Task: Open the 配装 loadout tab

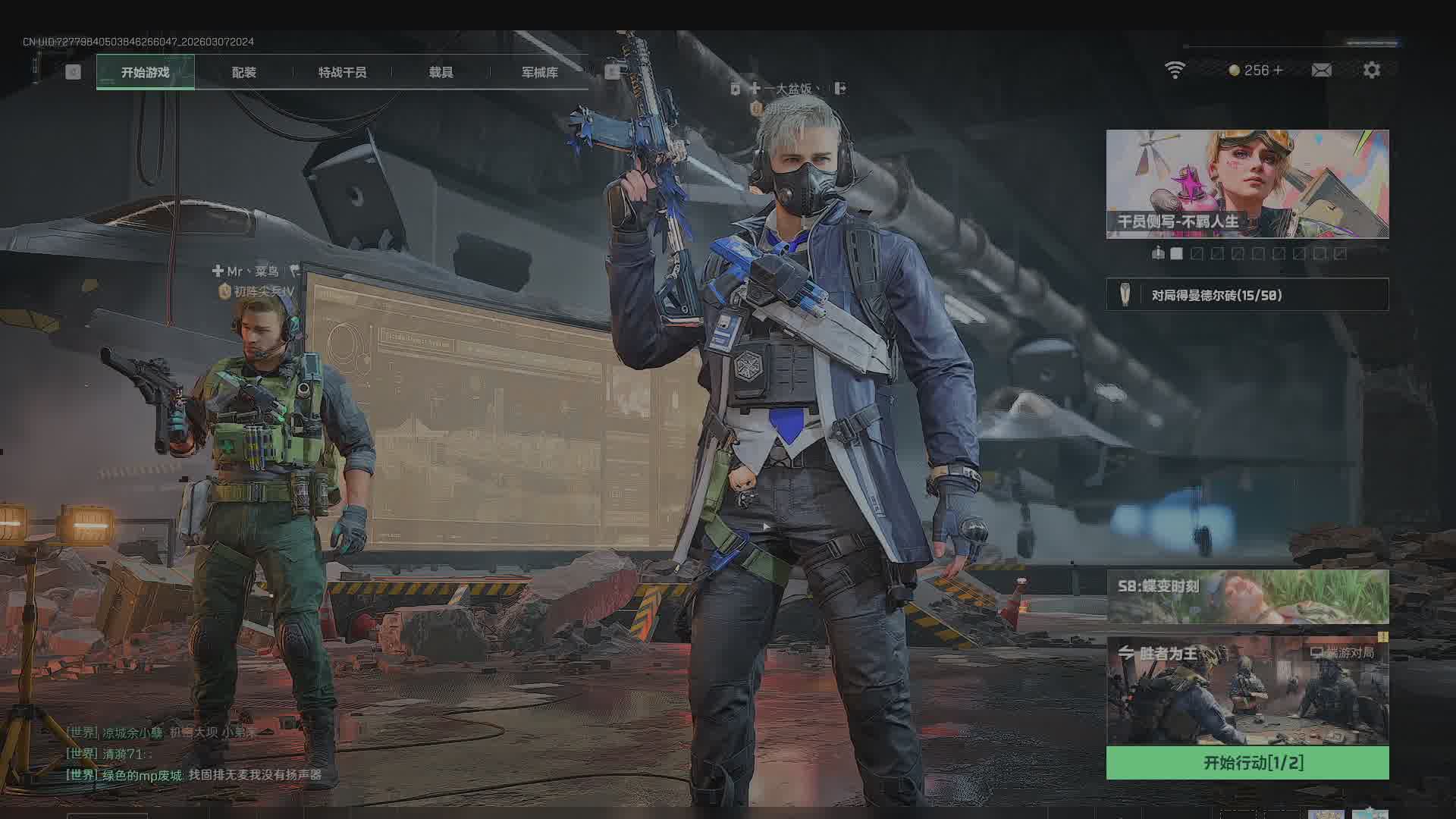Action: coord(243,73)
